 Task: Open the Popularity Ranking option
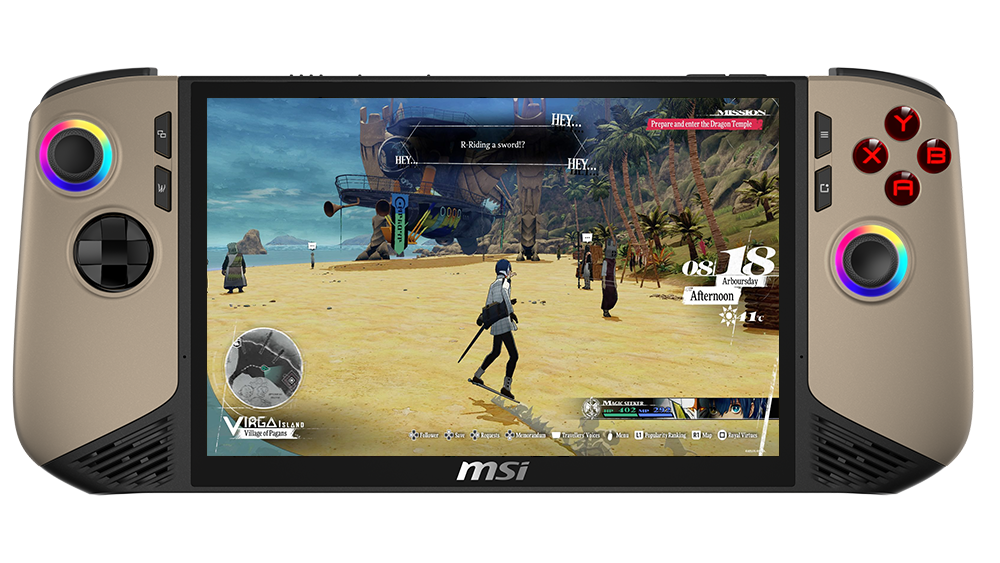tap(663, 436)
